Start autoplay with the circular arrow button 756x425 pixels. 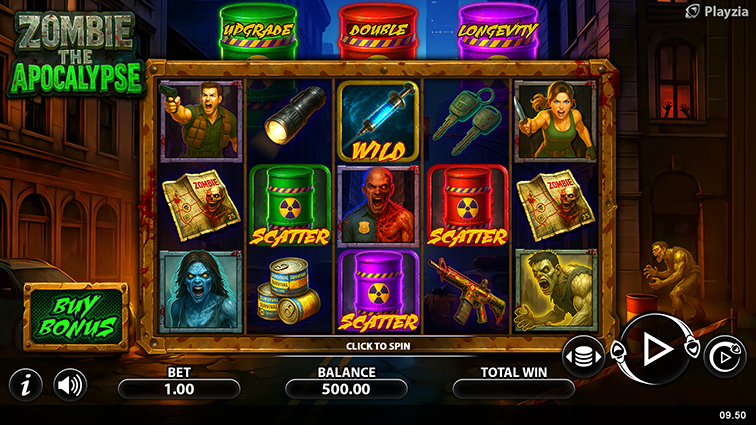click(724, 356)
